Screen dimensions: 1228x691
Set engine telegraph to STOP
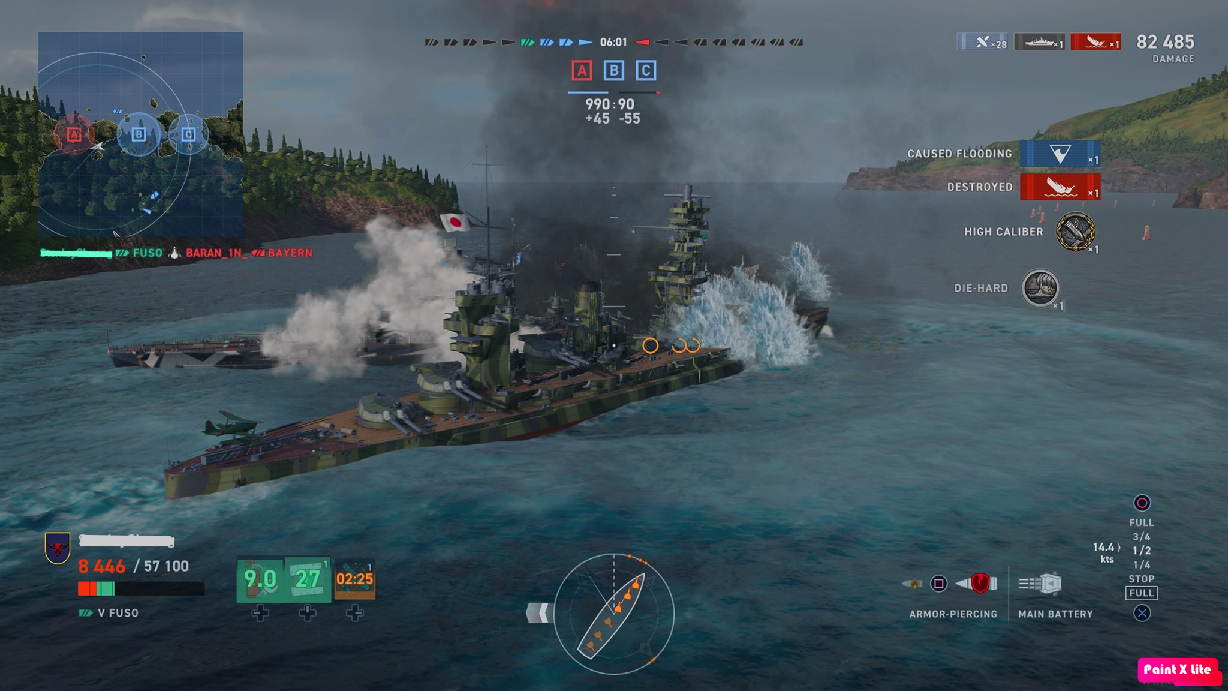[1141, 579]
